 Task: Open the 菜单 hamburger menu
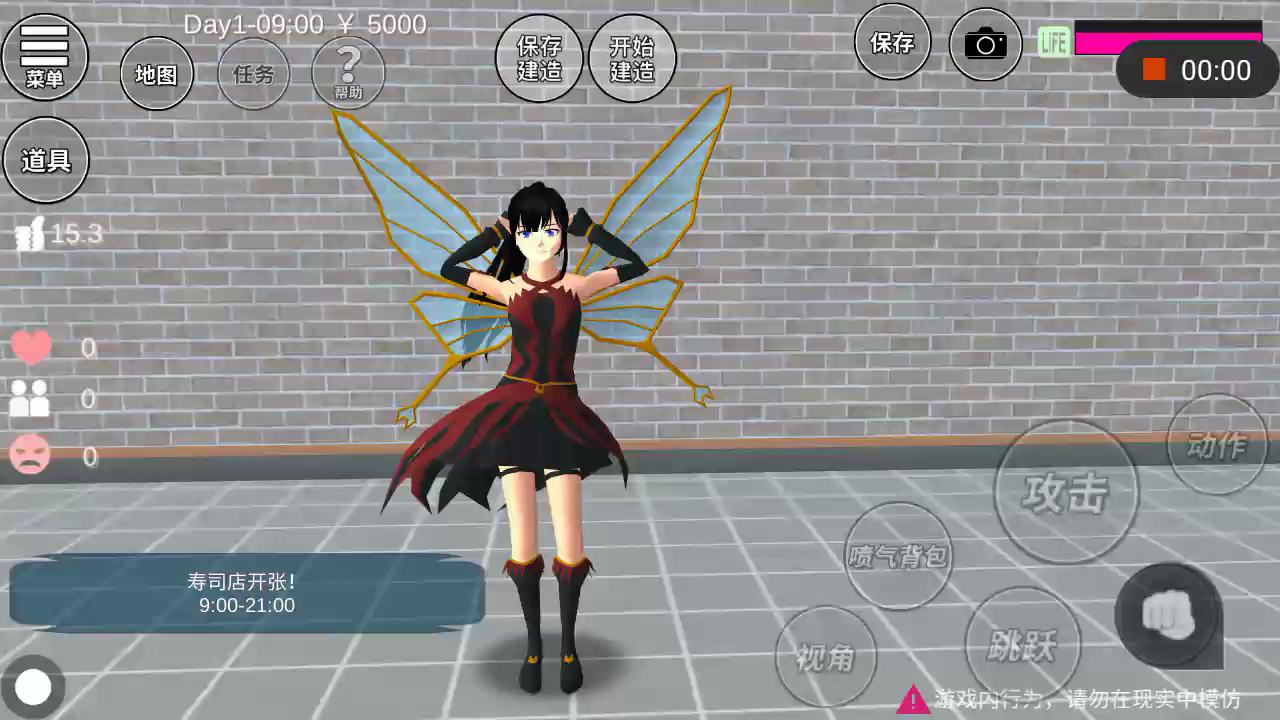click(45, 56)
